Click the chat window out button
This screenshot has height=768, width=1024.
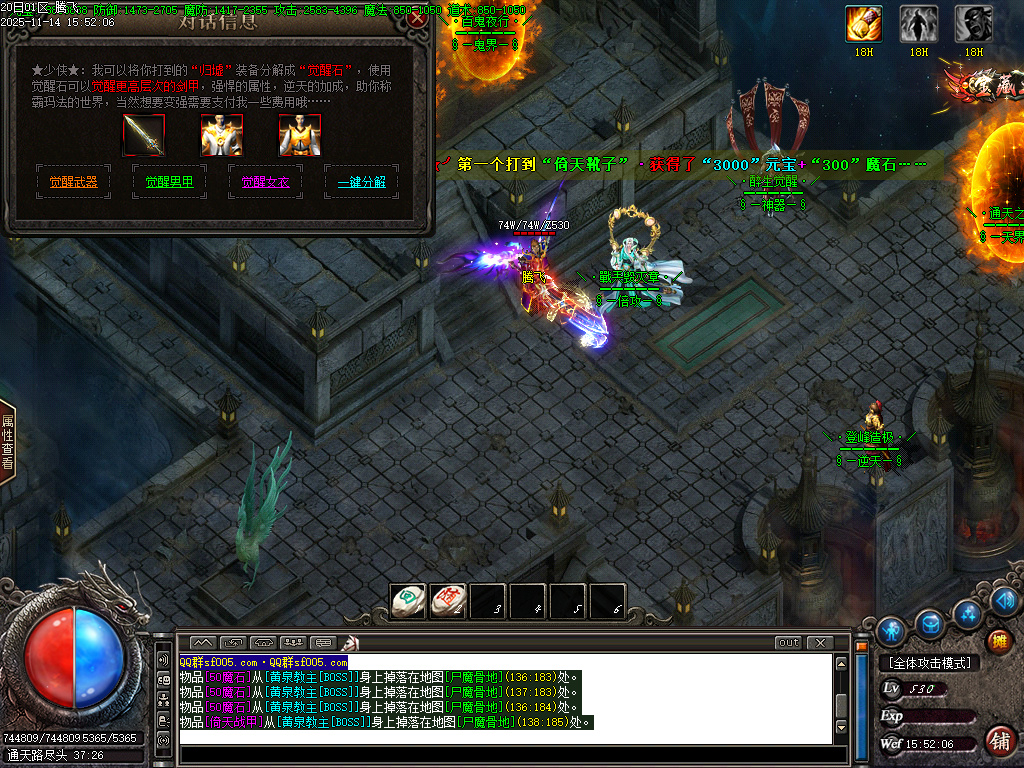point(788,642)
